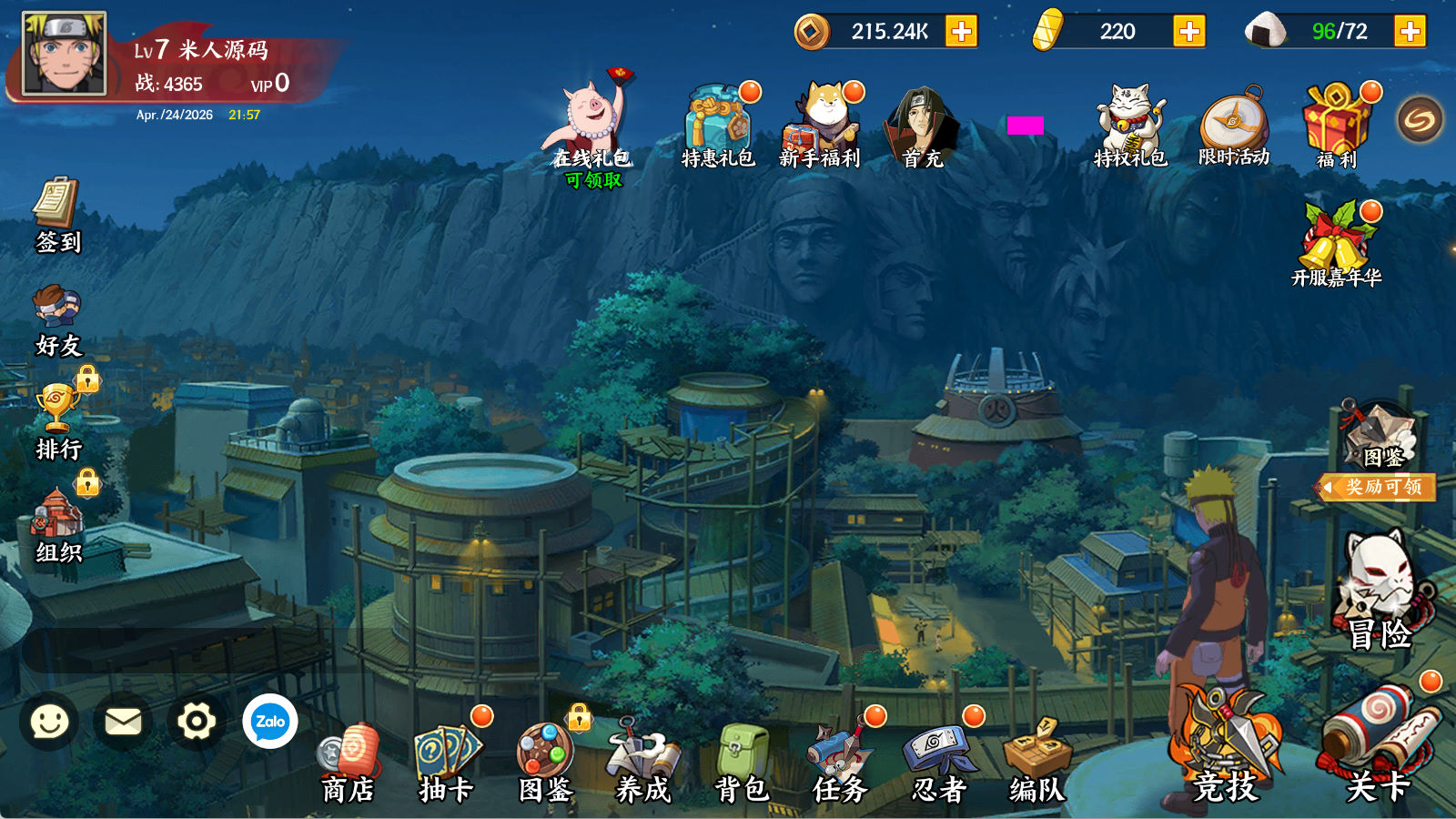Show 限时活动 limited-time events
The width and height of the screenshot is (1456, 819).
tap(1233, 127)
